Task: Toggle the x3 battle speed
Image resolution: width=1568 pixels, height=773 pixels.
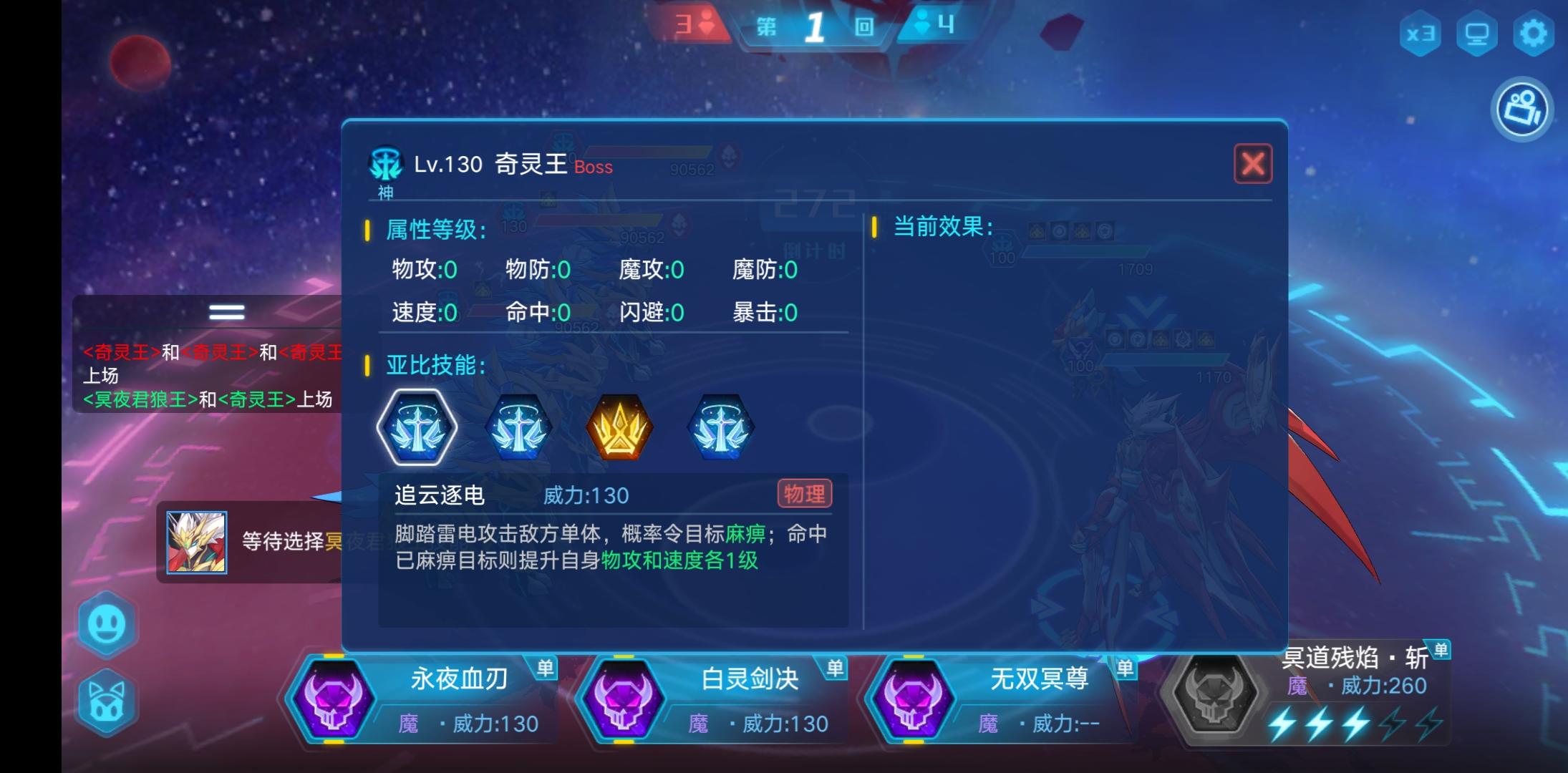Action: 1421,34
